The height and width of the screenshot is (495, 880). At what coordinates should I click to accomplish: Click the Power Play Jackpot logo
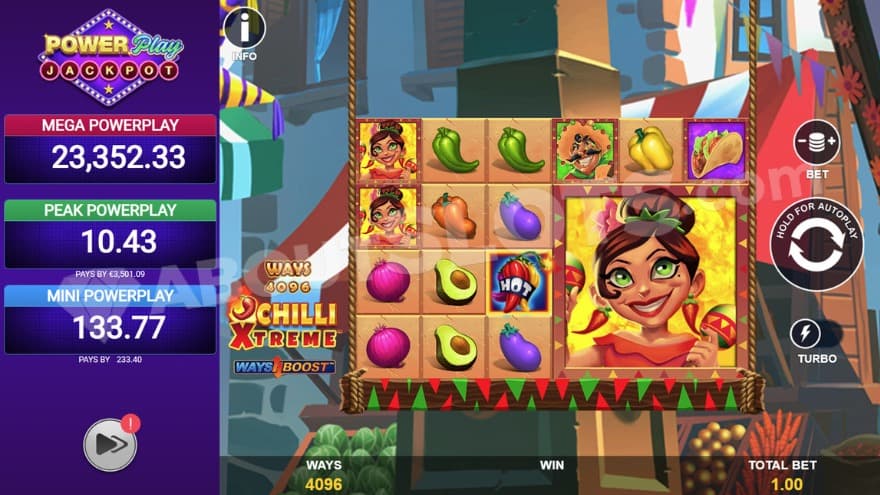(110, 57)
